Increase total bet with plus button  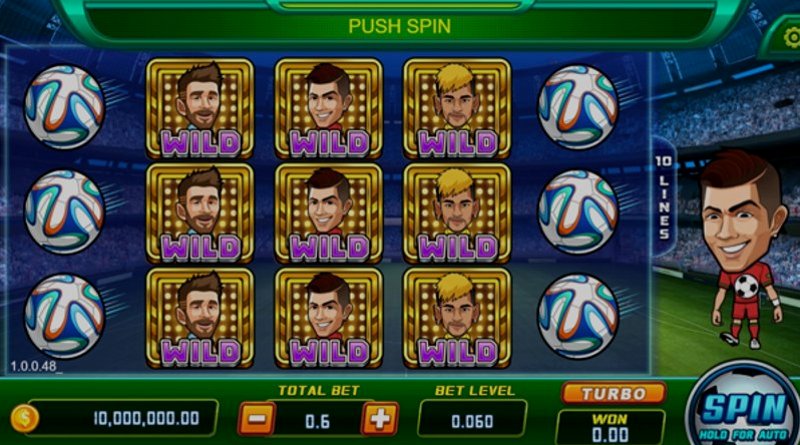(x=378, y=418)
